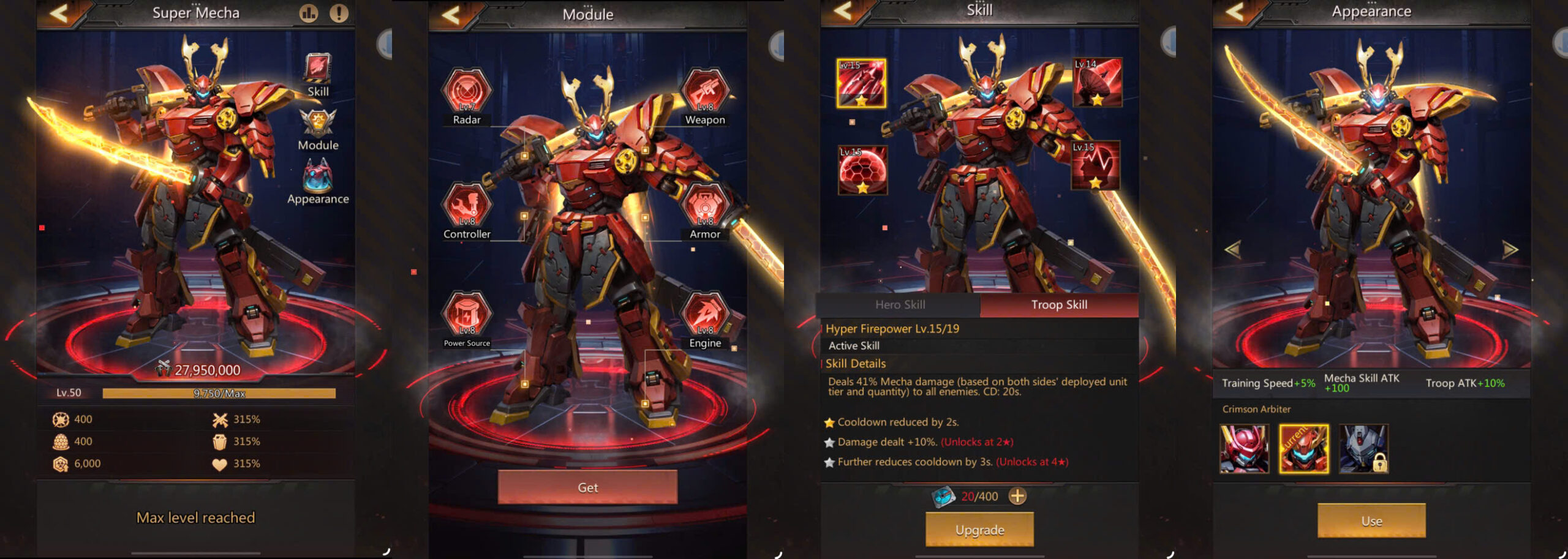The height and width of the screenshot is (559, 1568).
Task: Upgrade the Hyper Firepower skill
Action: pos(979,530)
